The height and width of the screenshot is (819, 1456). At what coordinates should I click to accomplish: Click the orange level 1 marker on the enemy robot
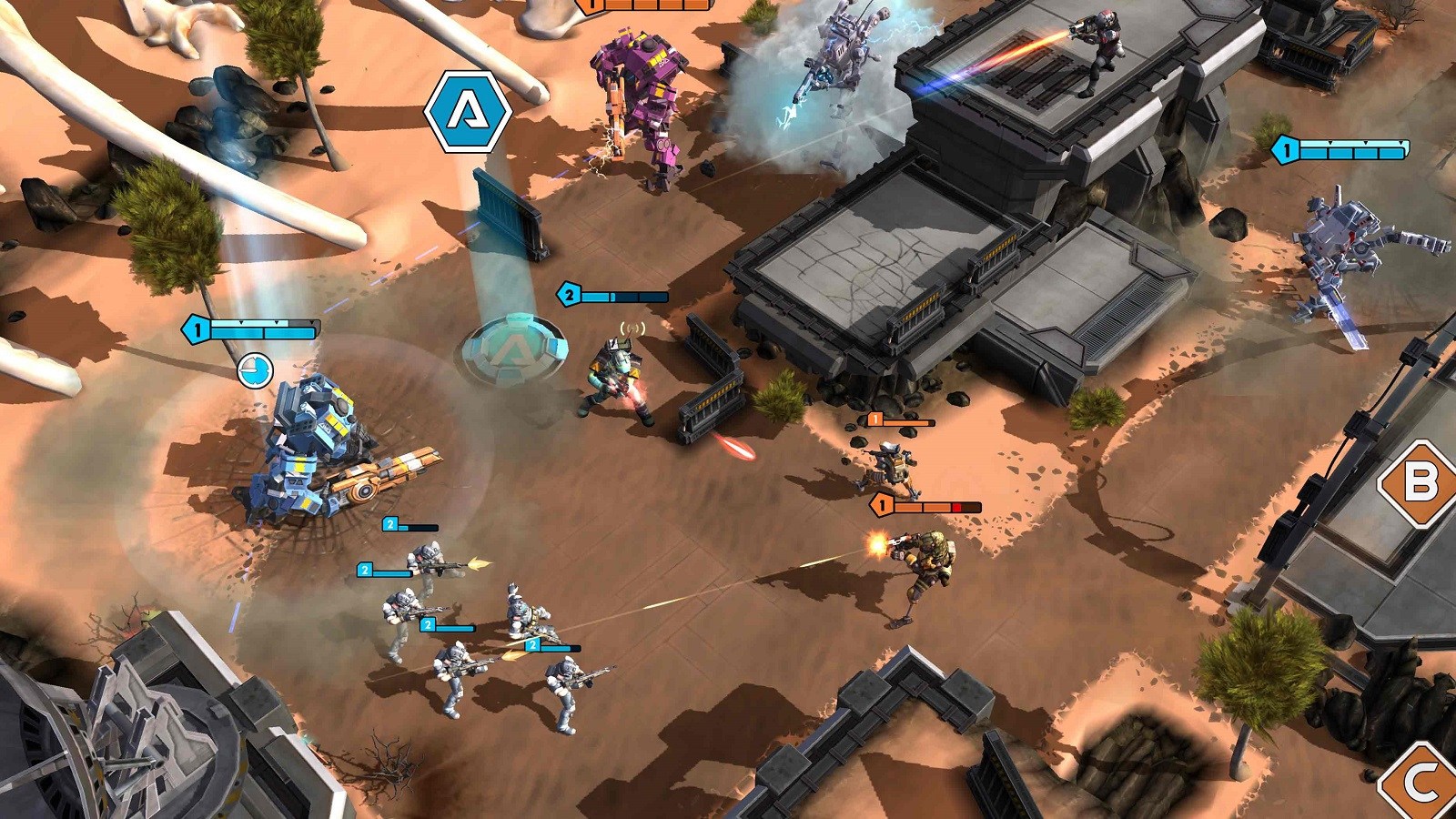pos(875,418)
